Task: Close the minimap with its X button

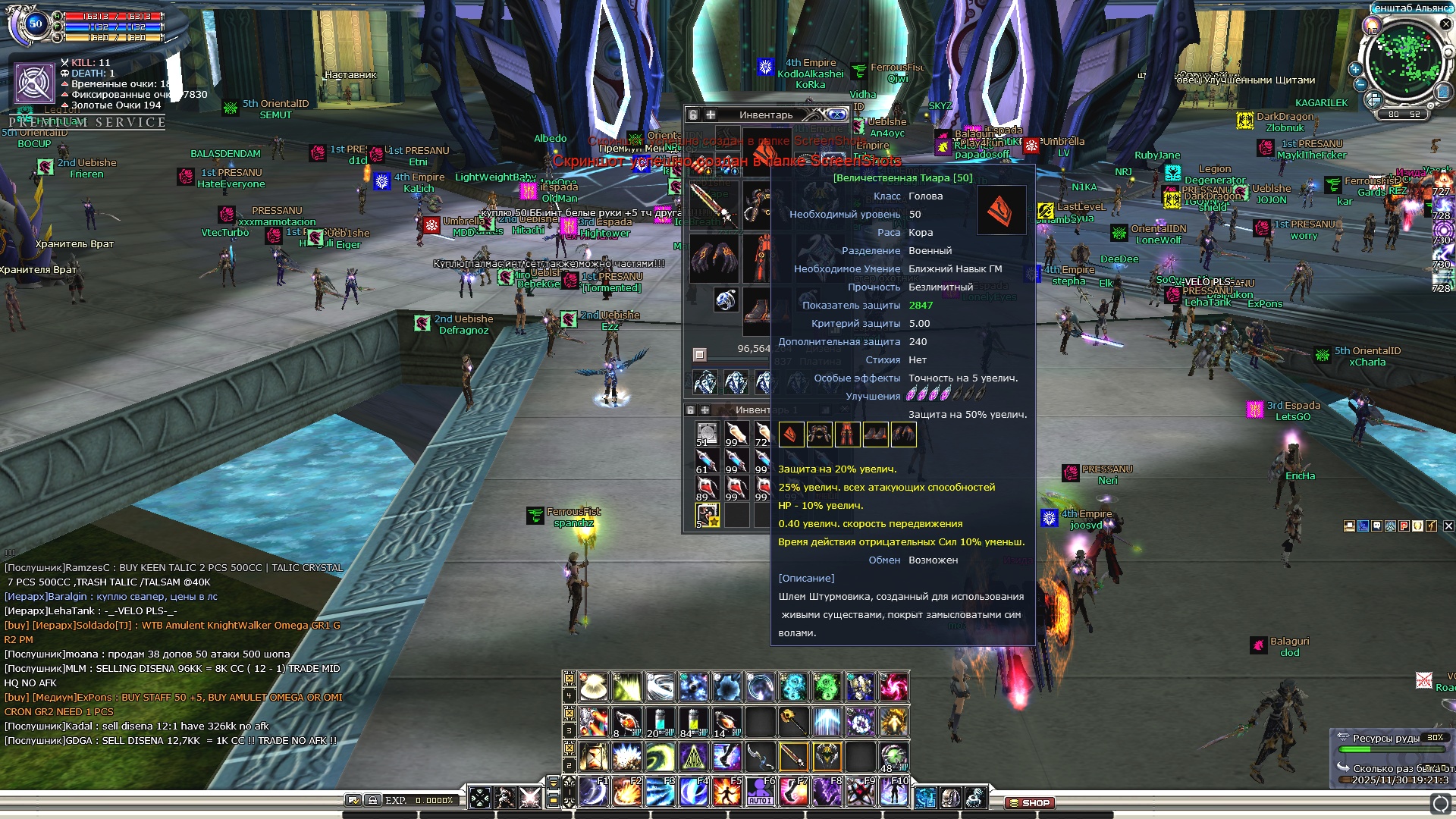Action: click(x=1445, y=24)
